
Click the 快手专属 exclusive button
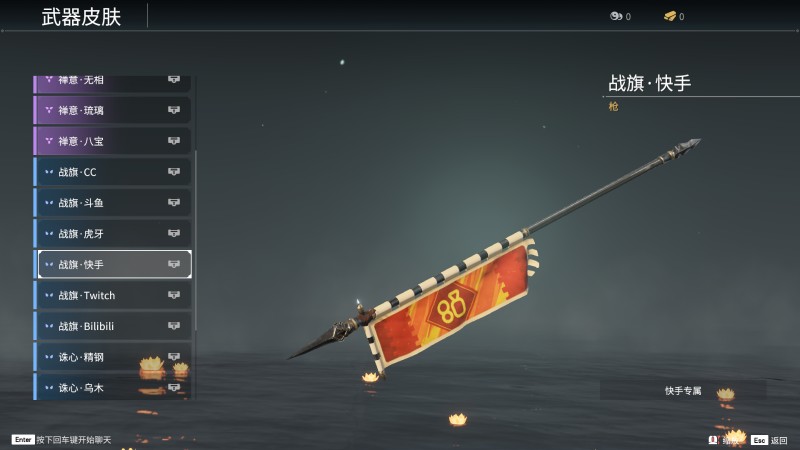coord(683,390)
